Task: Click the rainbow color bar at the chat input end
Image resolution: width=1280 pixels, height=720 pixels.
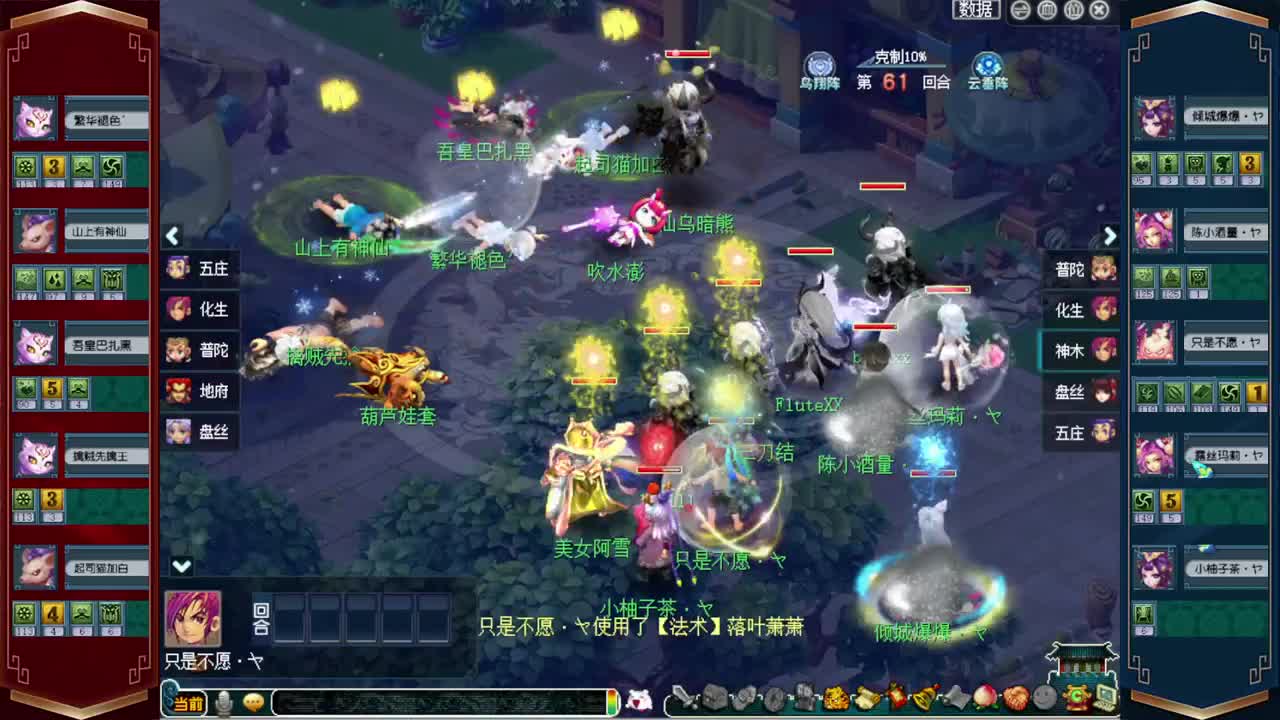Action: pyautogui.click(x=612, y=702)
